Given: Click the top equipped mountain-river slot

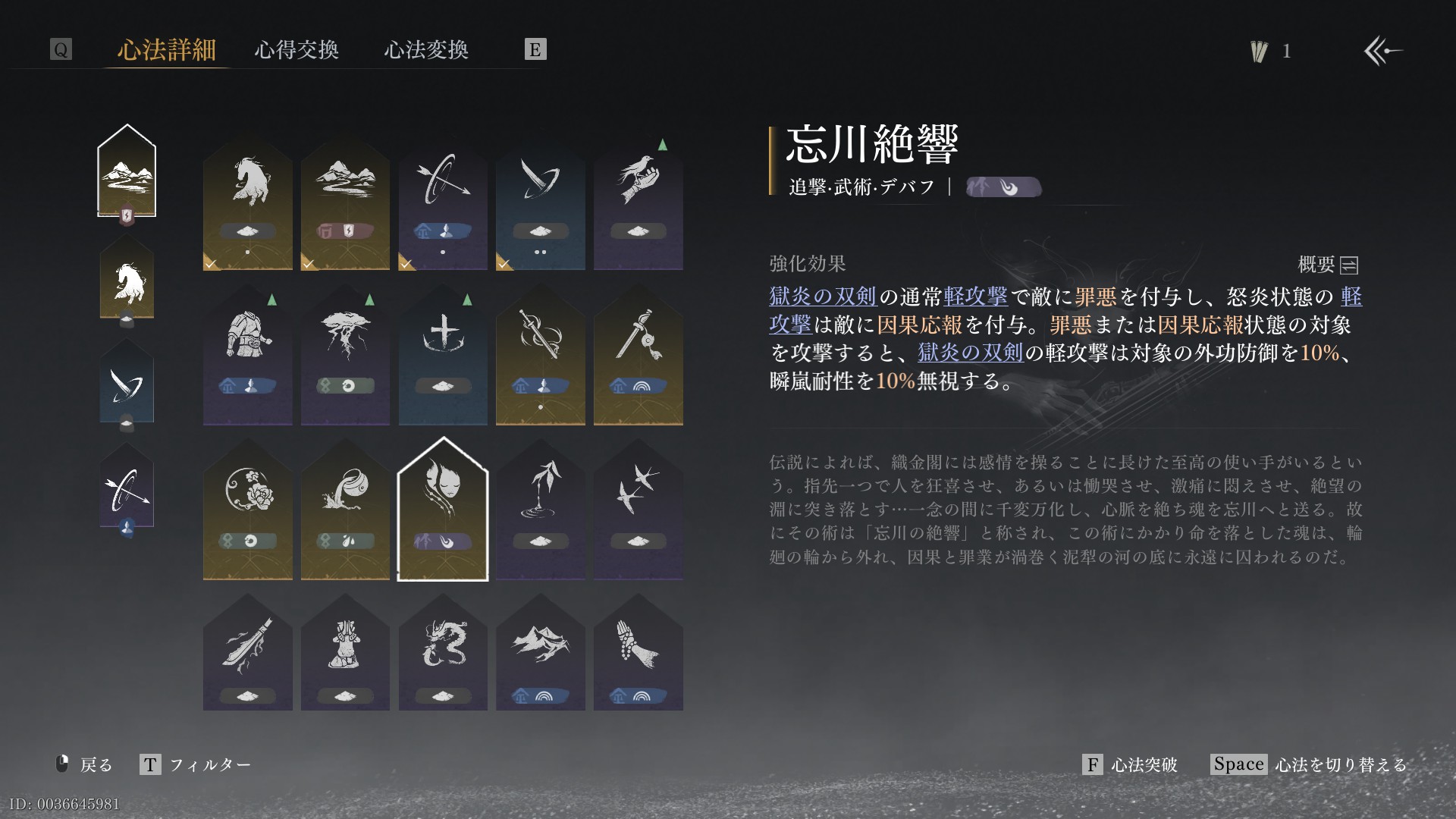Looking at the screenshot, I should (127, 172).
